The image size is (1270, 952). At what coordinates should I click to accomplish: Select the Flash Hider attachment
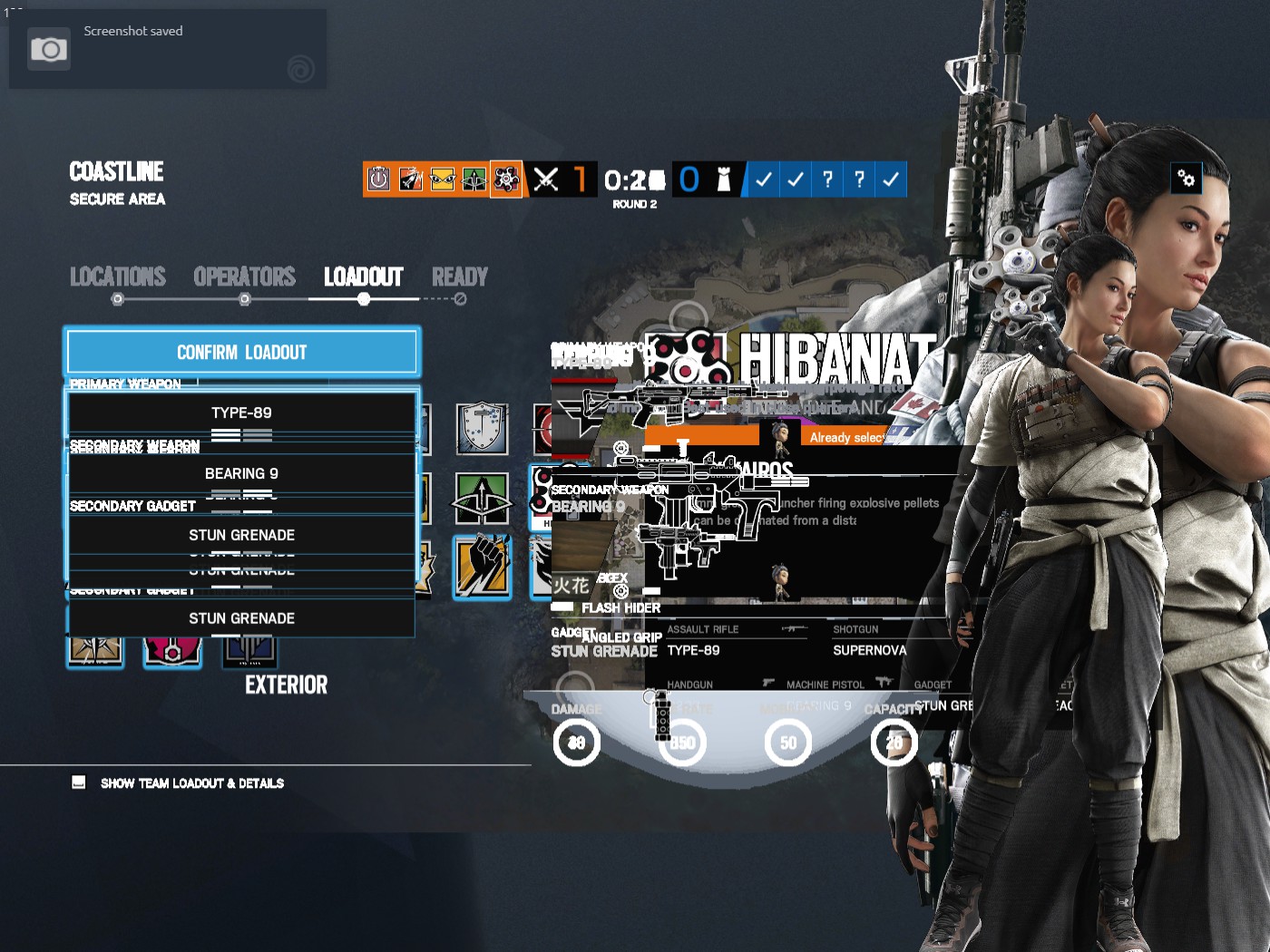pos(620,607)
